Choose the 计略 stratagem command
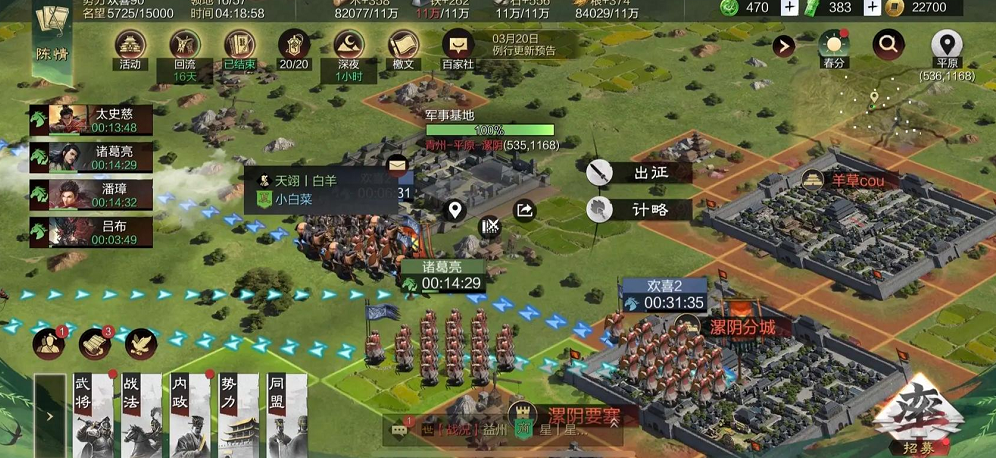Image resolution: width=996 pixels, height=458 pixels. 639,209
